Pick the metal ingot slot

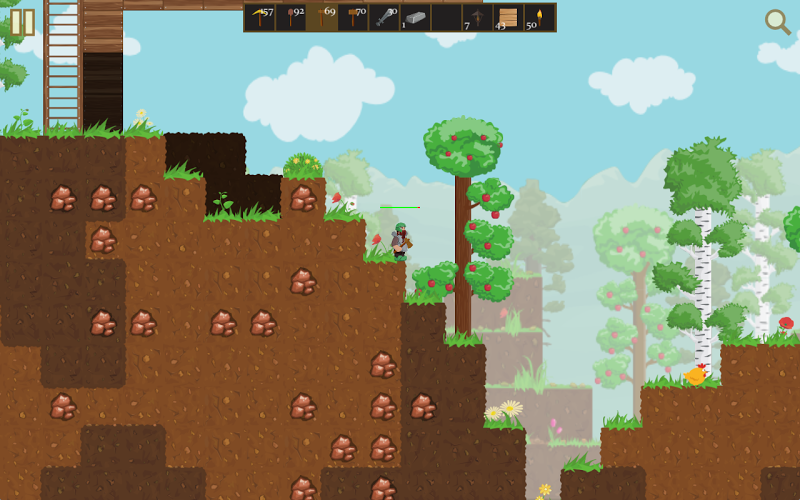click(x=416, y=17)
